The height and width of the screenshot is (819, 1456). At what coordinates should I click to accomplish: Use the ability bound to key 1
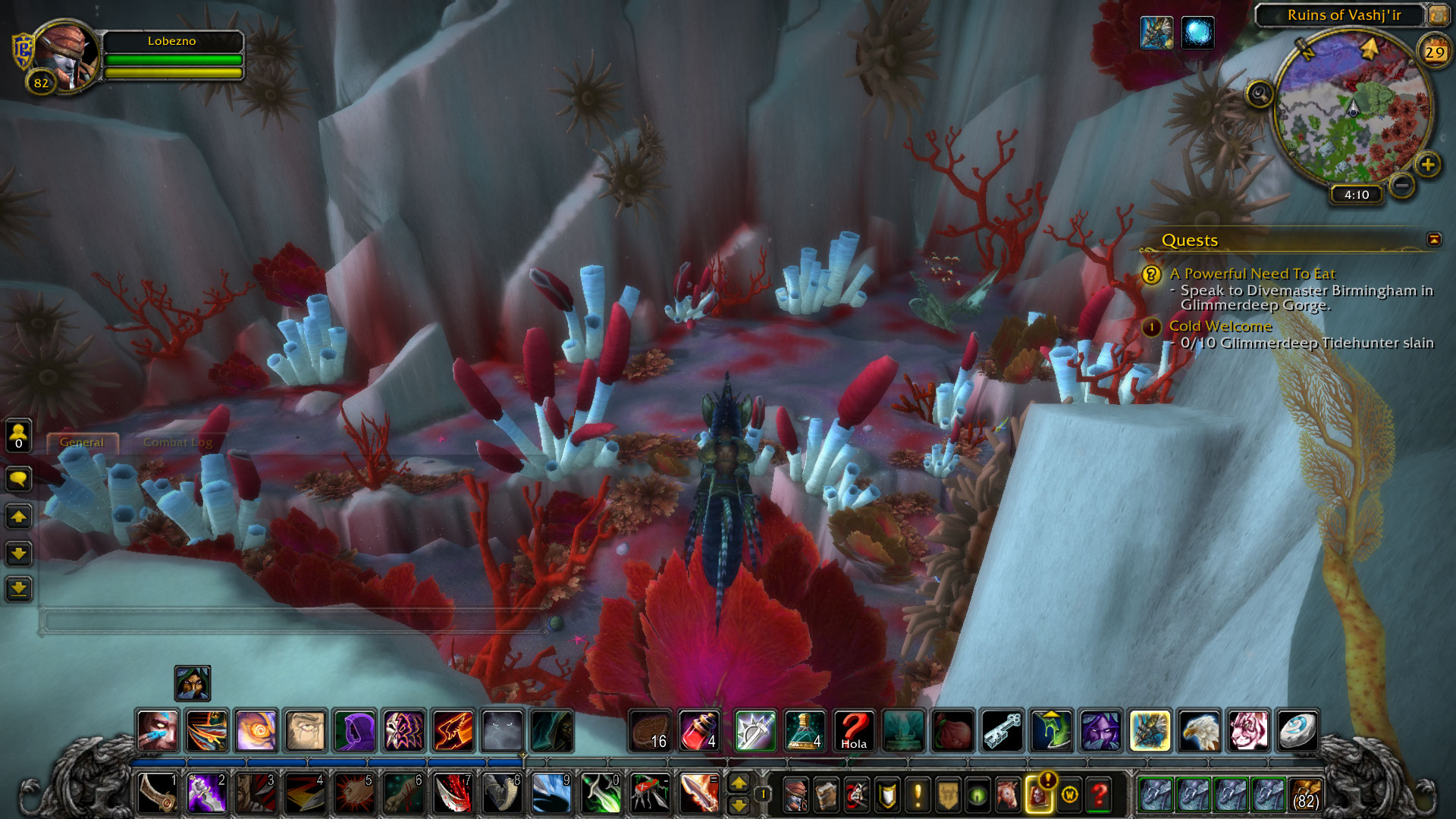pyautogui.click(x=158, y=792)
